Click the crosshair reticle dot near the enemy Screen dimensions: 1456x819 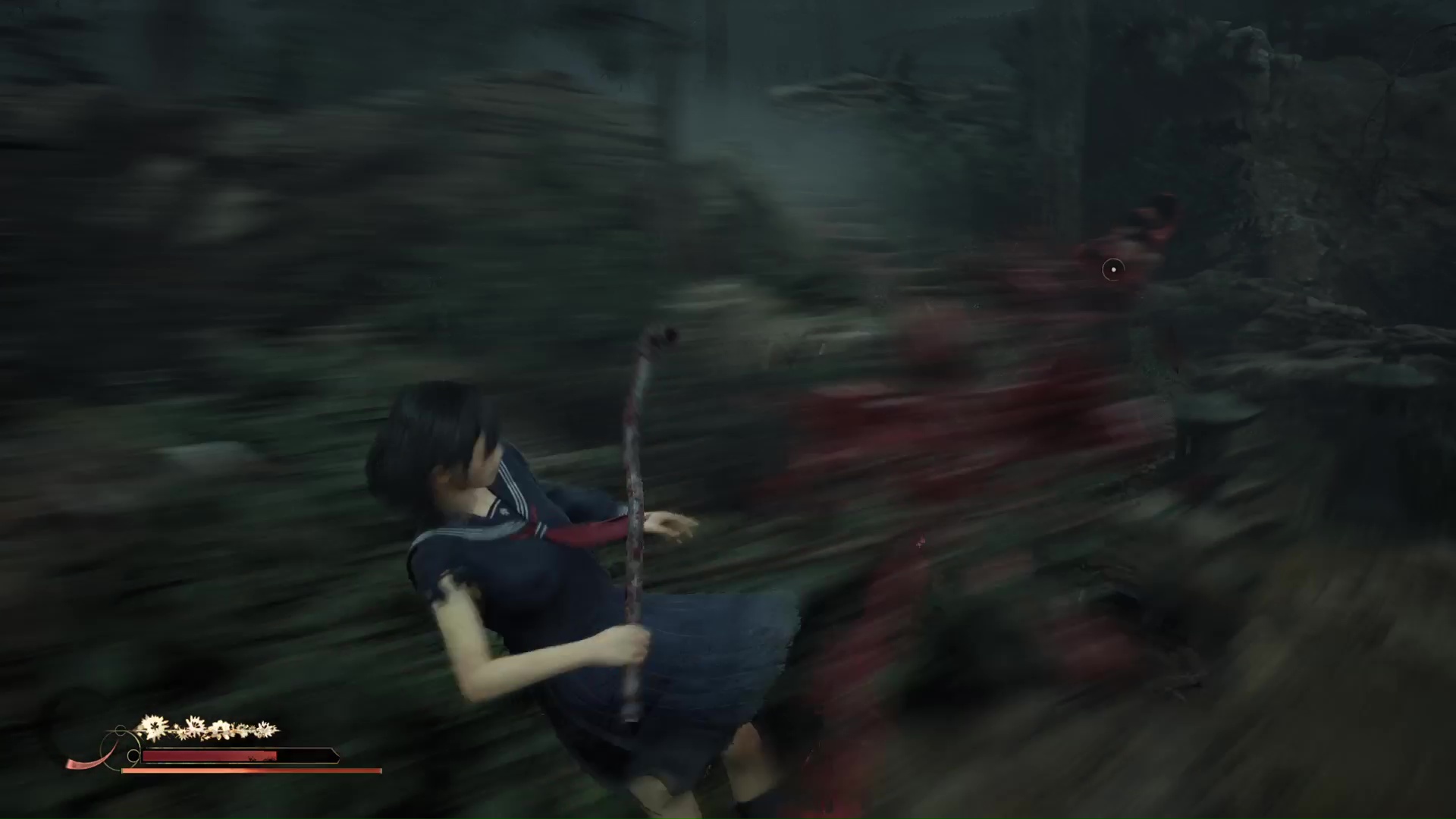(1113, 271)
